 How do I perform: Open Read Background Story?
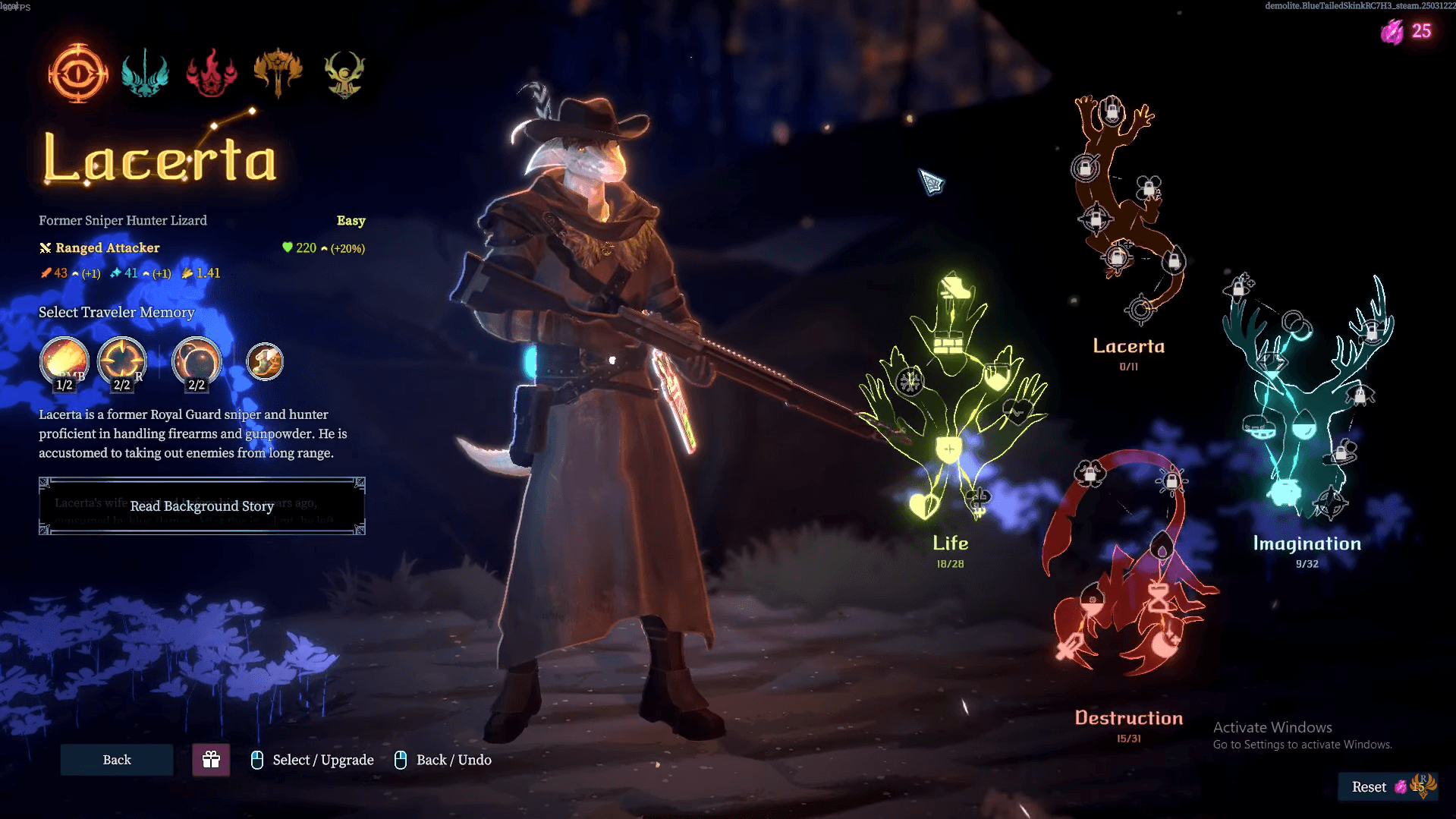(202, 506)
